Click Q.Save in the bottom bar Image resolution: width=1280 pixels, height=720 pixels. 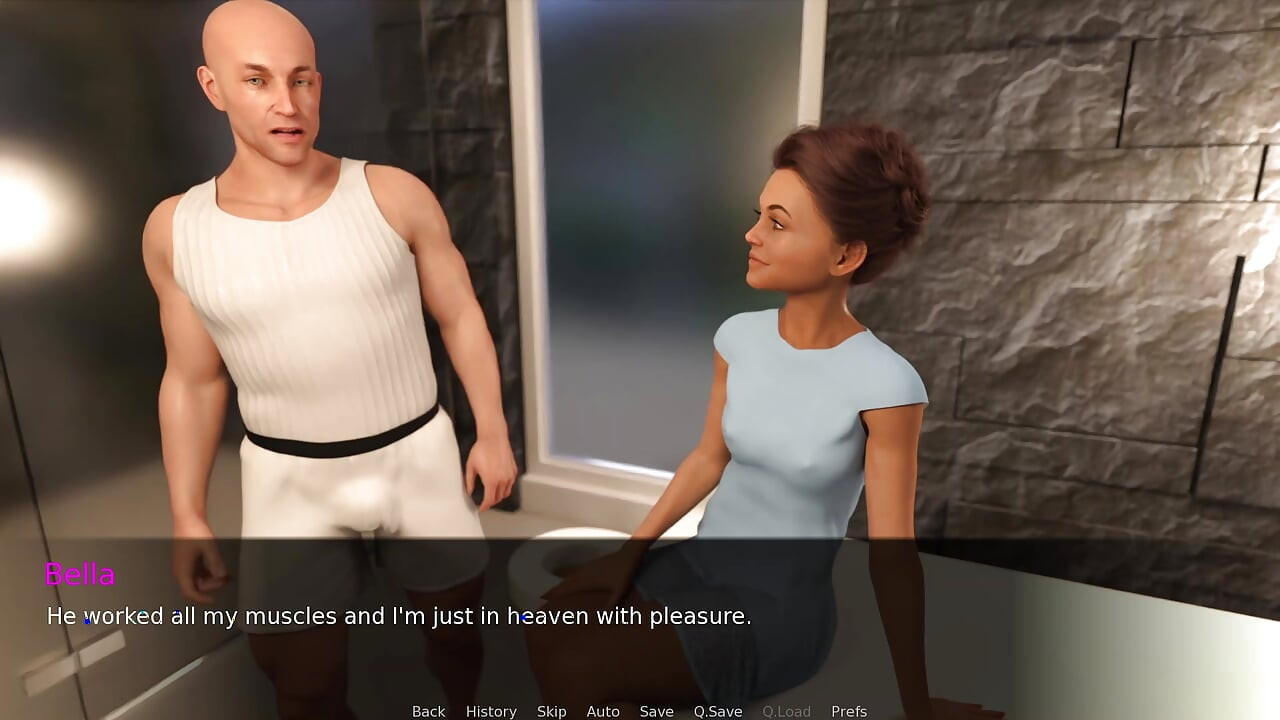(717, 711)
